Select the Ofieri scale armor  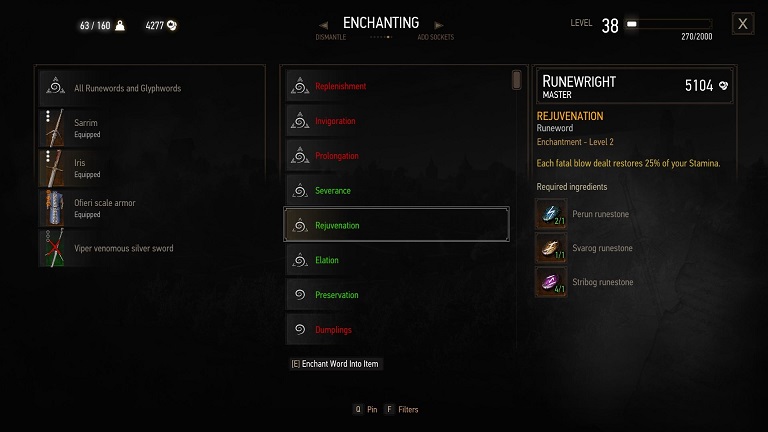(150, 208)
